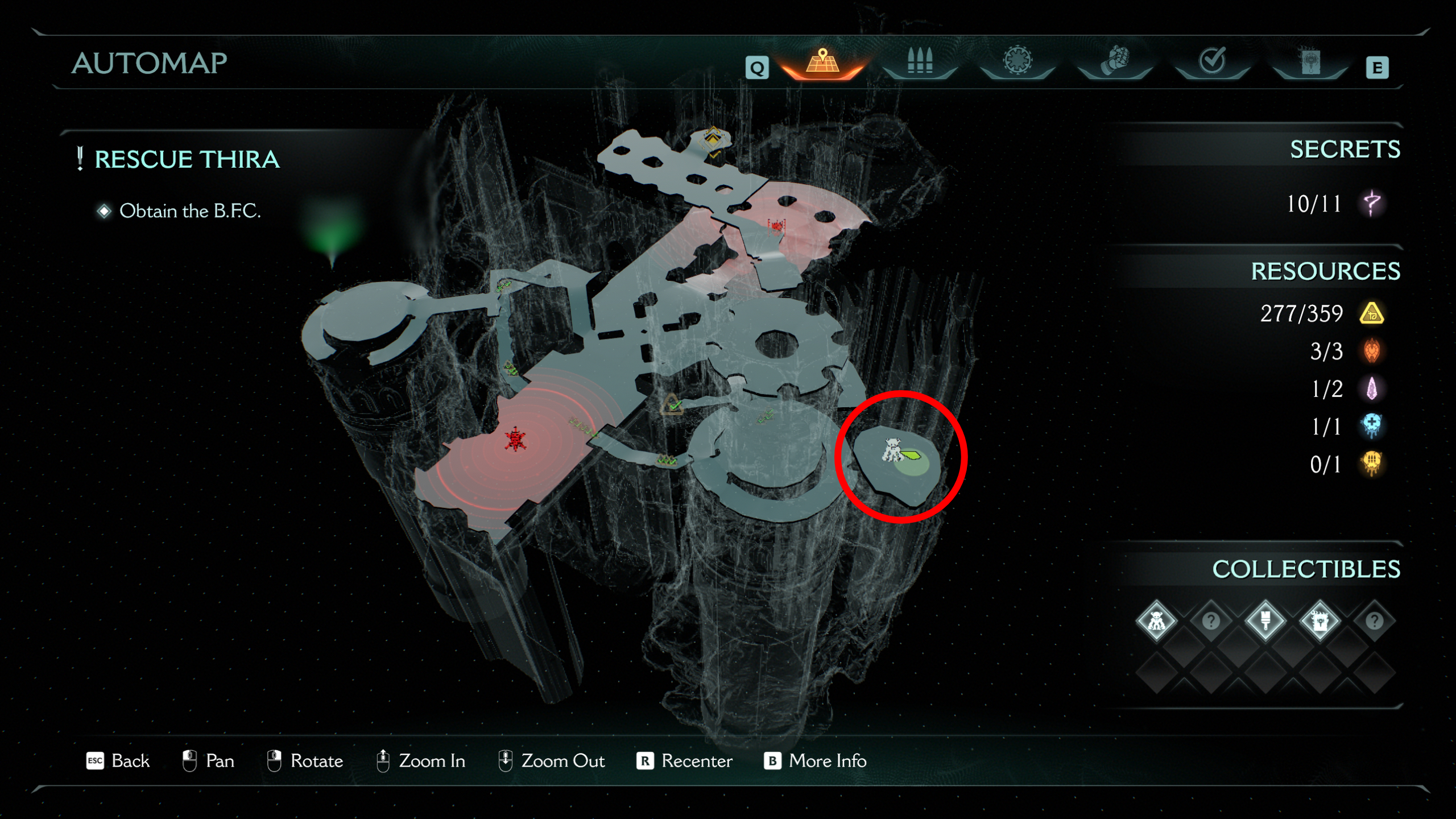The height and width of the screenshot is (819, 1456).
Task: Select the paintbrush skin collectible icon
Action: [1266, 621]
